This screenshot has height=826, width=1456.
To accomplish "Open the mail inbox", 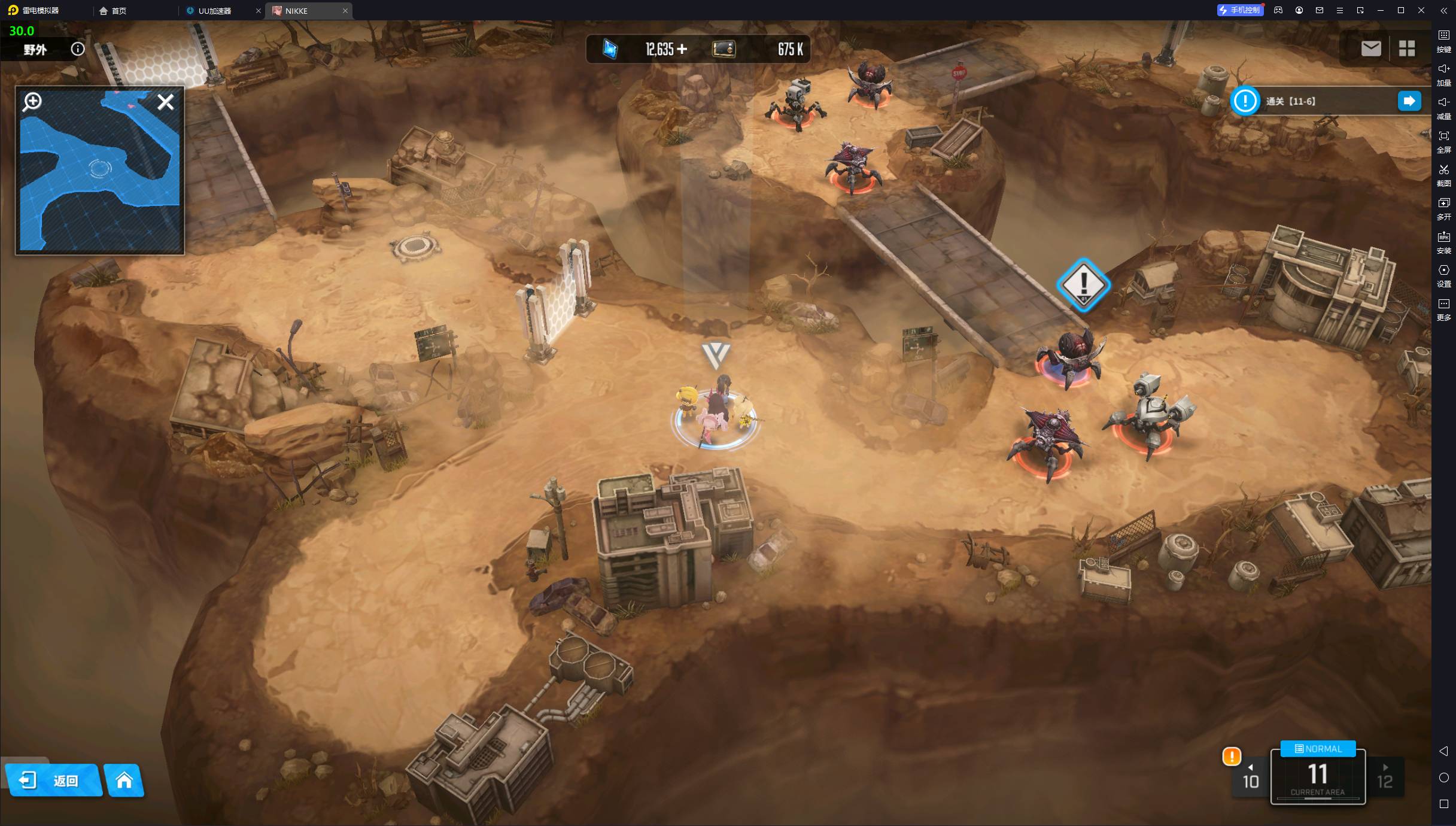I will [x=1370, y=48].
